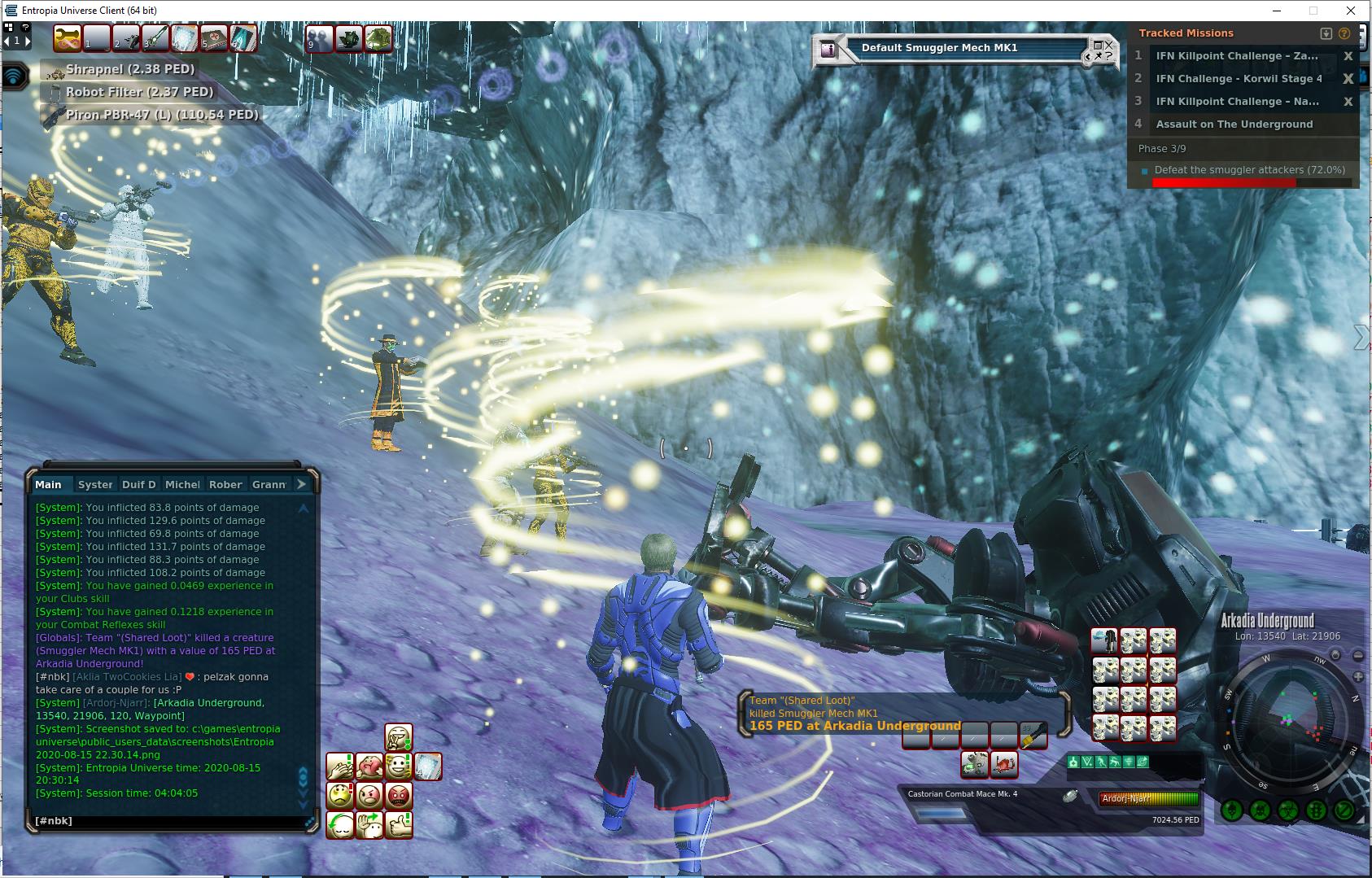Select the red crab creature slot
Image resolution: width=1372 pixels, height=878 pixels.
click(1004, 764)
